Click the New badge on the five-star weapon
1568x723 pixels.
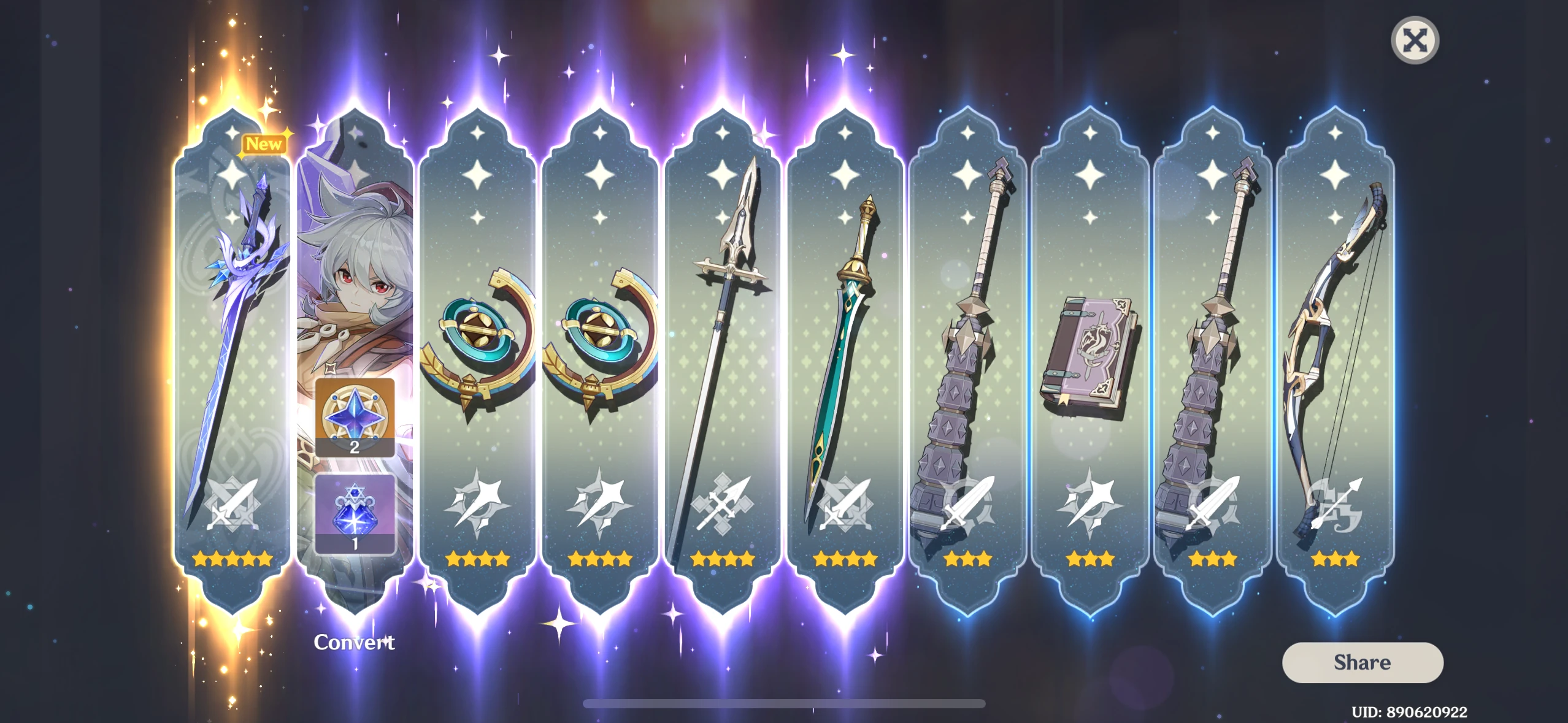(x=264, y=145)
